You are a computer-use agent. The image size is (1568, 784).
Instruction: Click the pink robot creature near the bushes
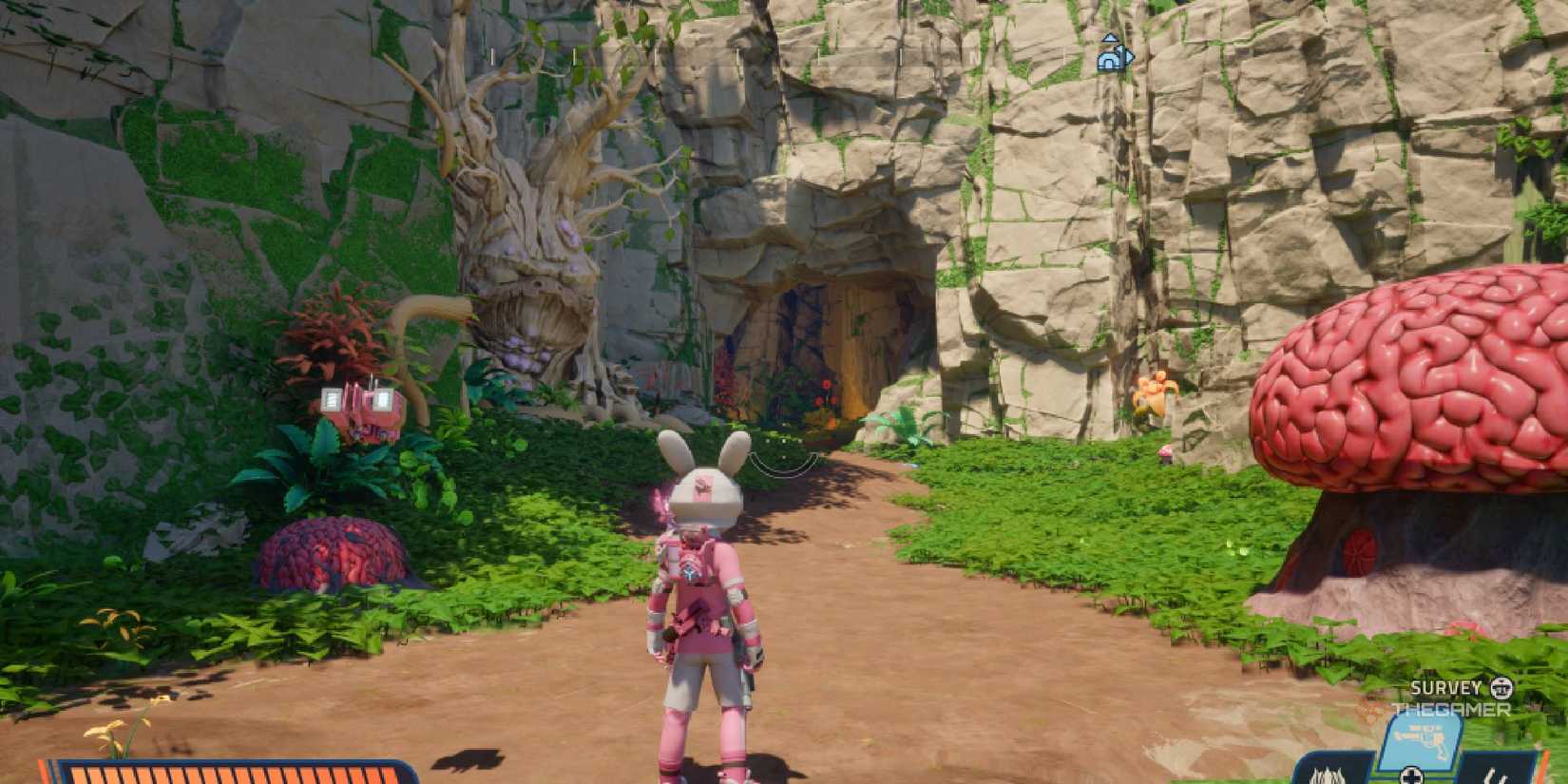click(356, 407)
